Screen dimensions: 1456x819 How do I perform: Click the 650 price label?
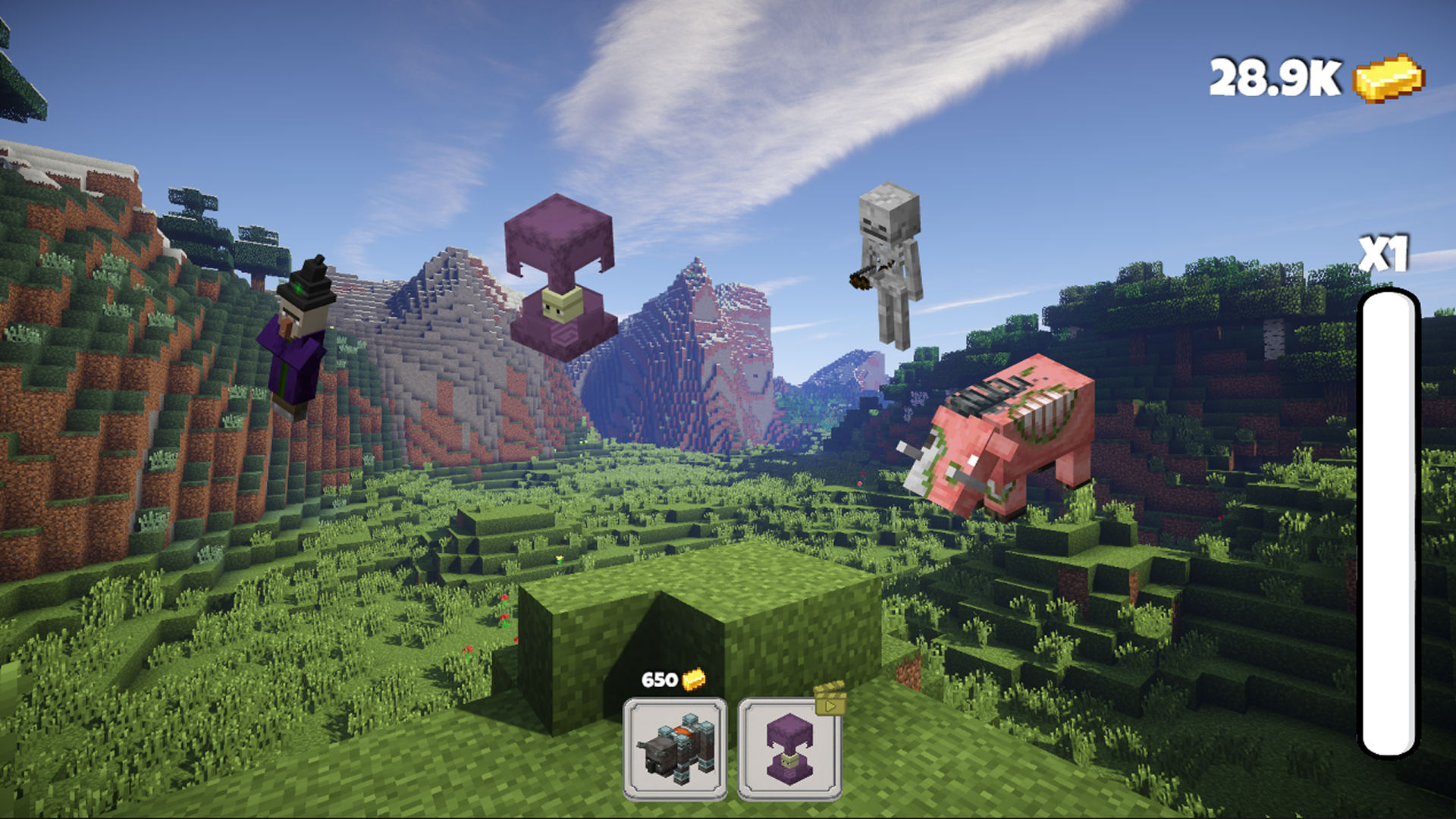point(659,680)
